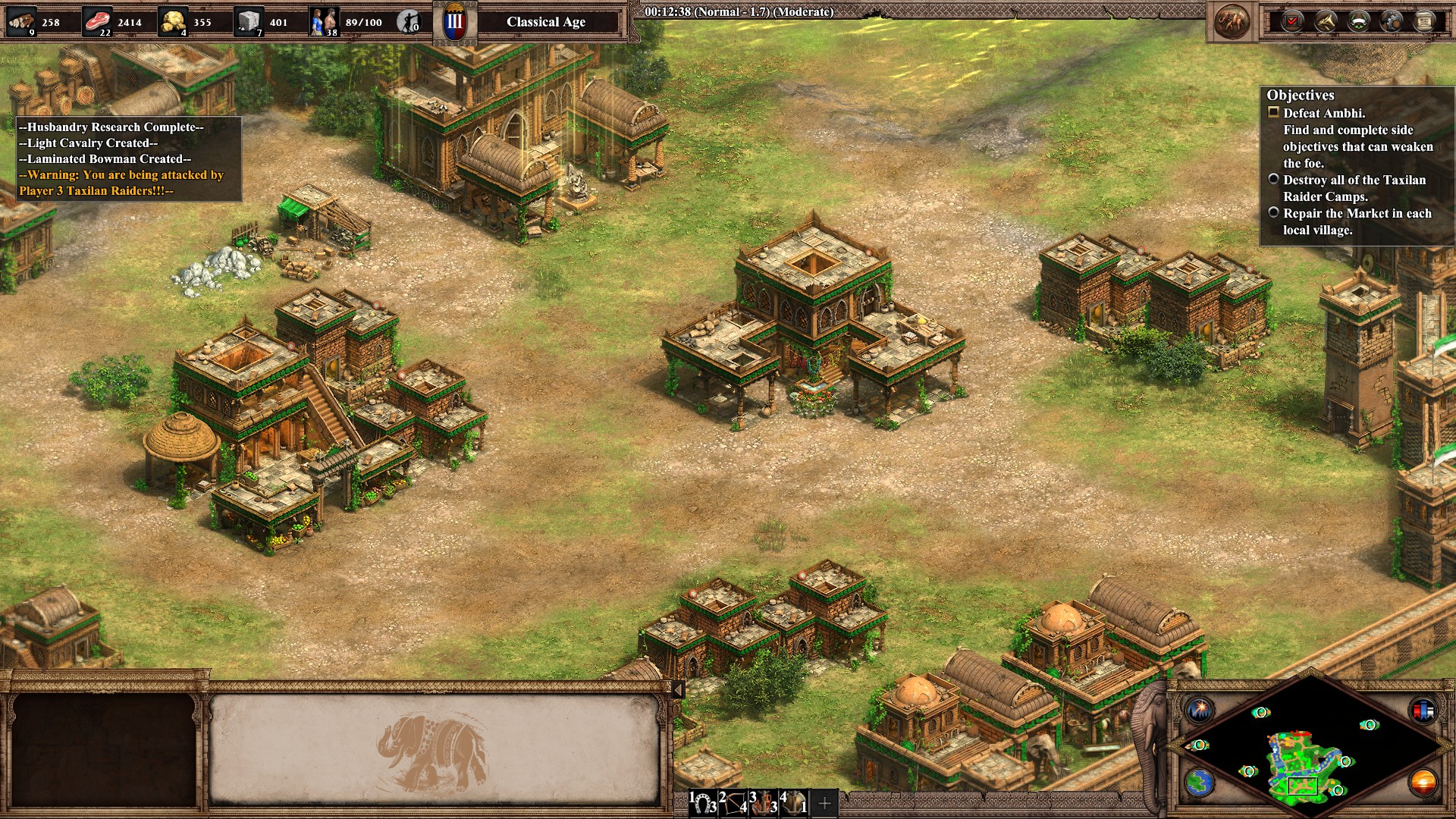
Task: Select control group 4
Action: (794, 802)
